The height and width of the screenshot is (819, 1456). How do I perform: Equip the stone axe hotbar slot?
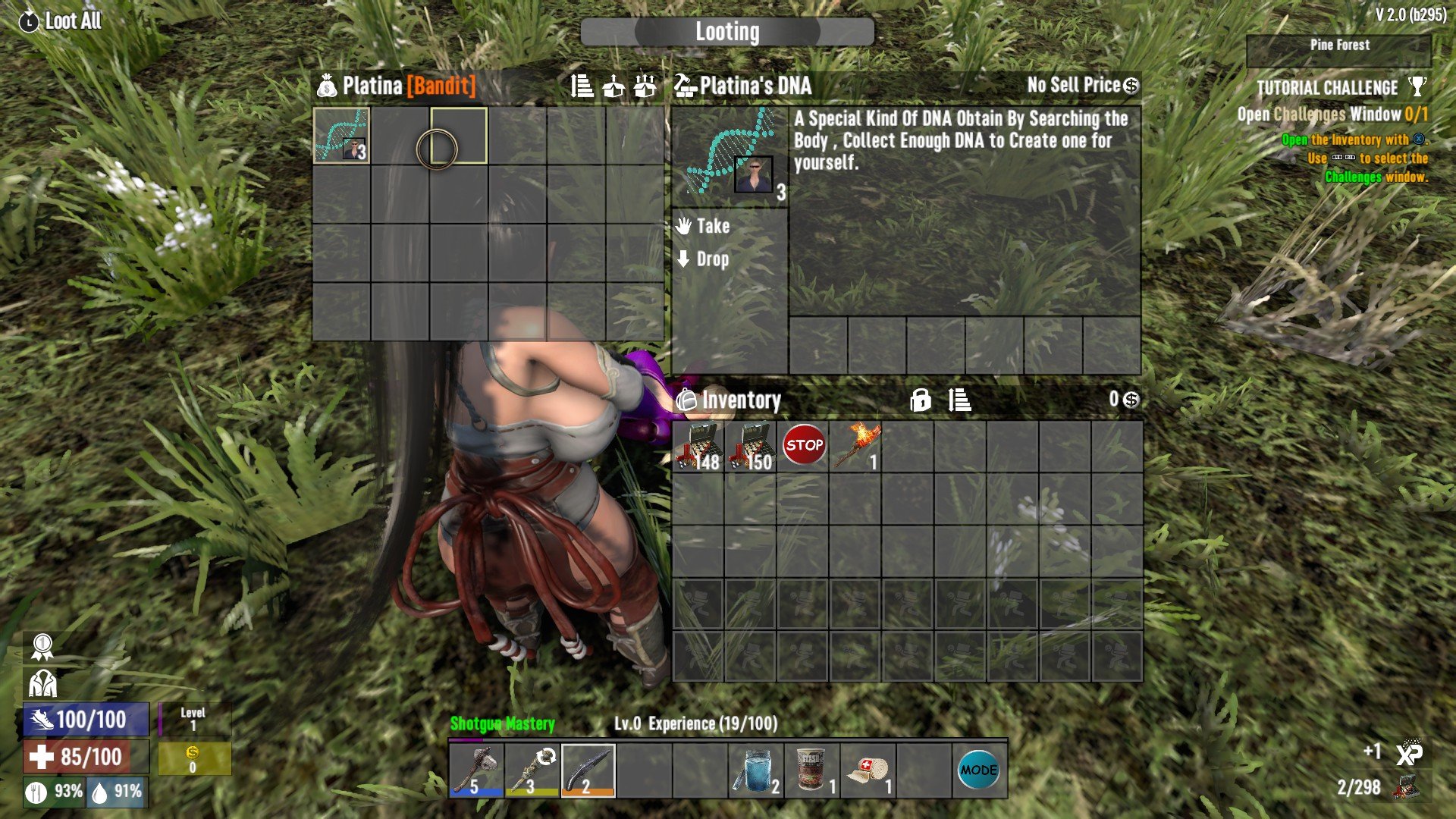476,770
